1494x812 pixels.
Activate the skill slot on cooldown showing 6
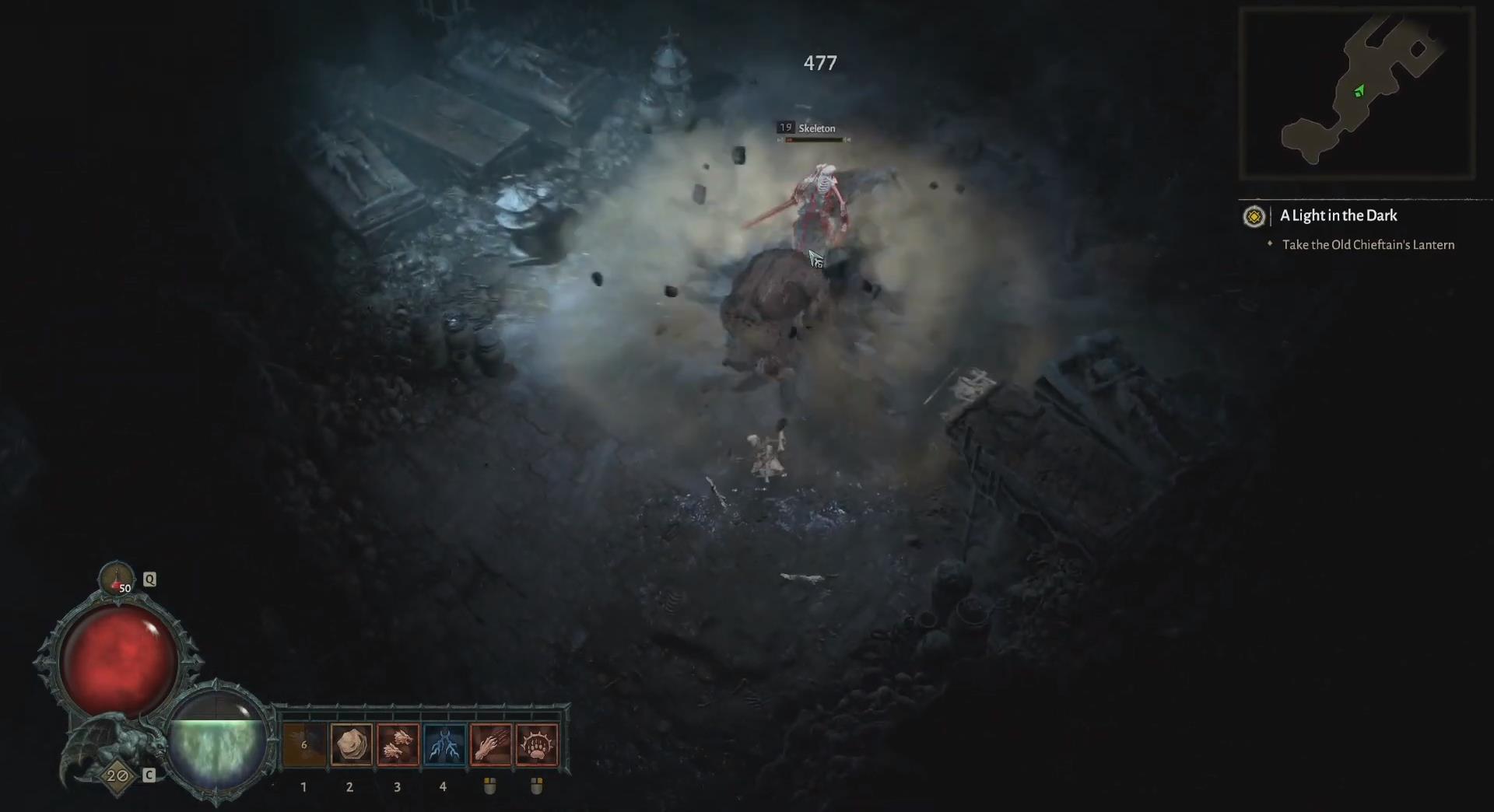tap(303, 745)
